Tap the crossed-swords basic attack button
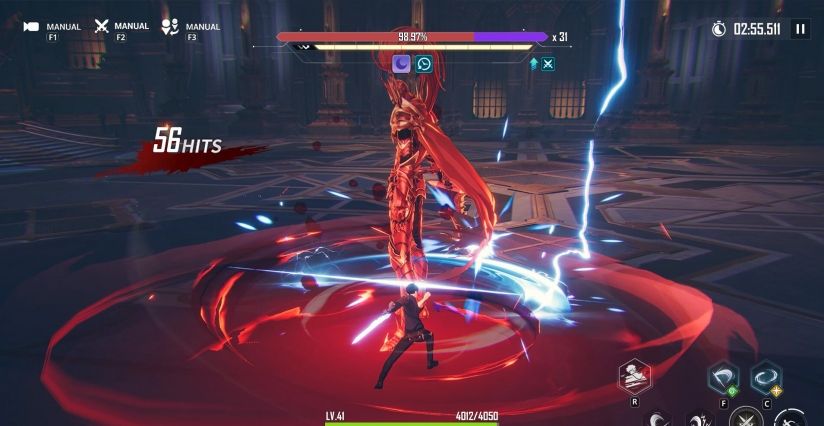This screenshot has height=426, width=824. pos(744,418)
